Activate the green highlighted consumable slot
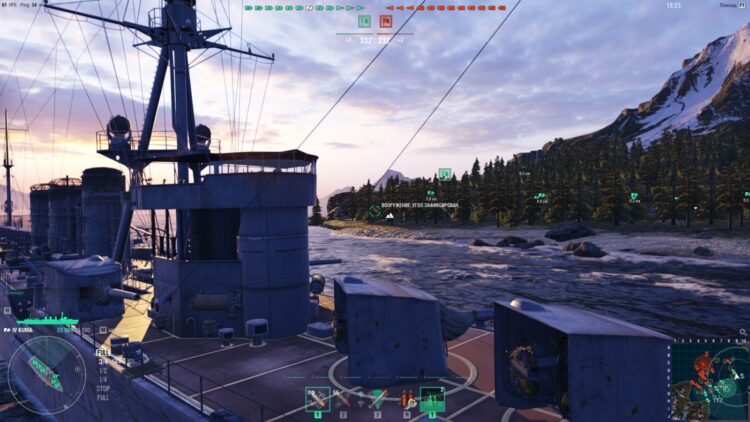The image size is (750, 422). point(432,399)
